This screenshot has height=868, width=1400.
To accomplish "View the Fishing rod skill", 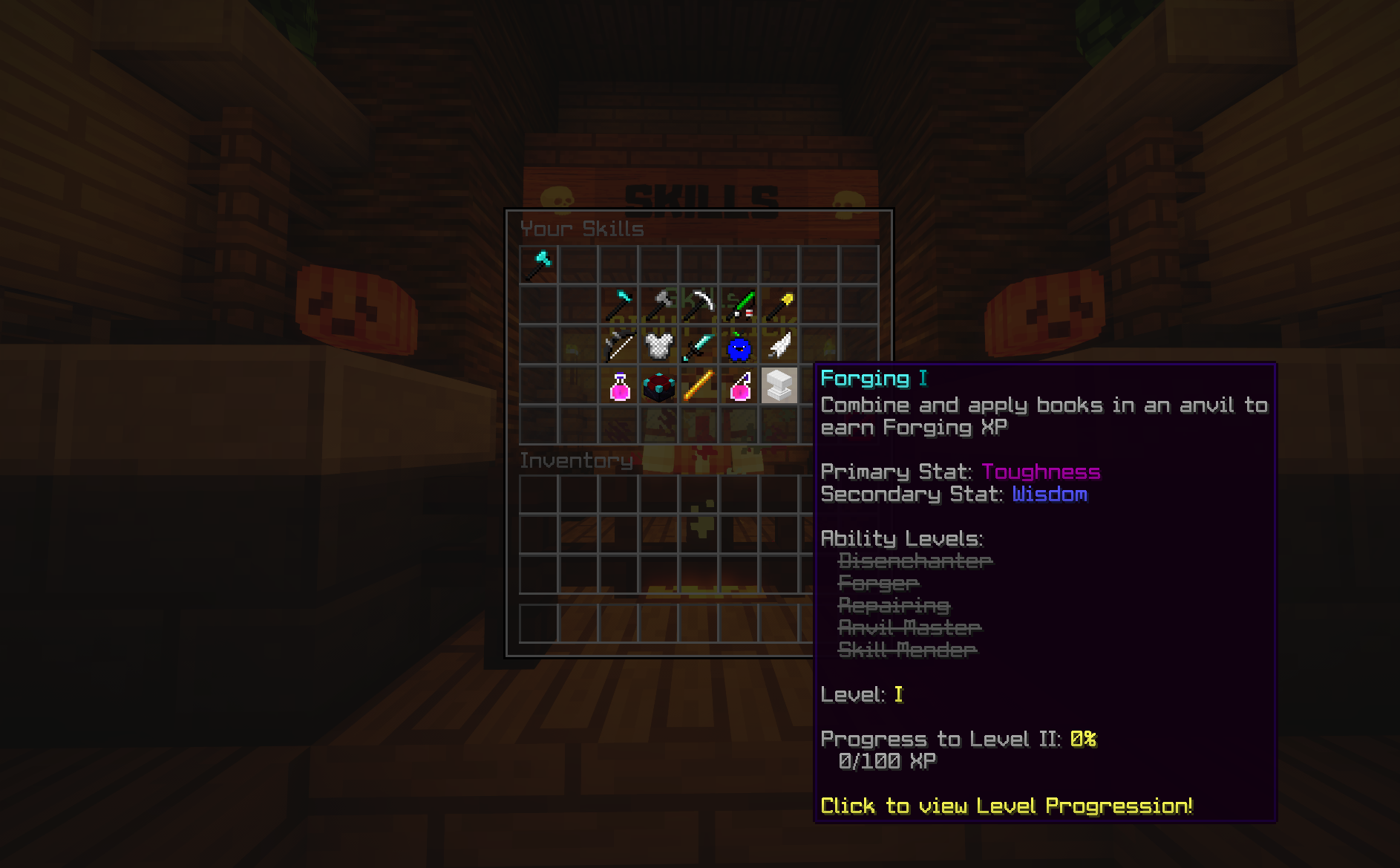I will coord(740,304).
